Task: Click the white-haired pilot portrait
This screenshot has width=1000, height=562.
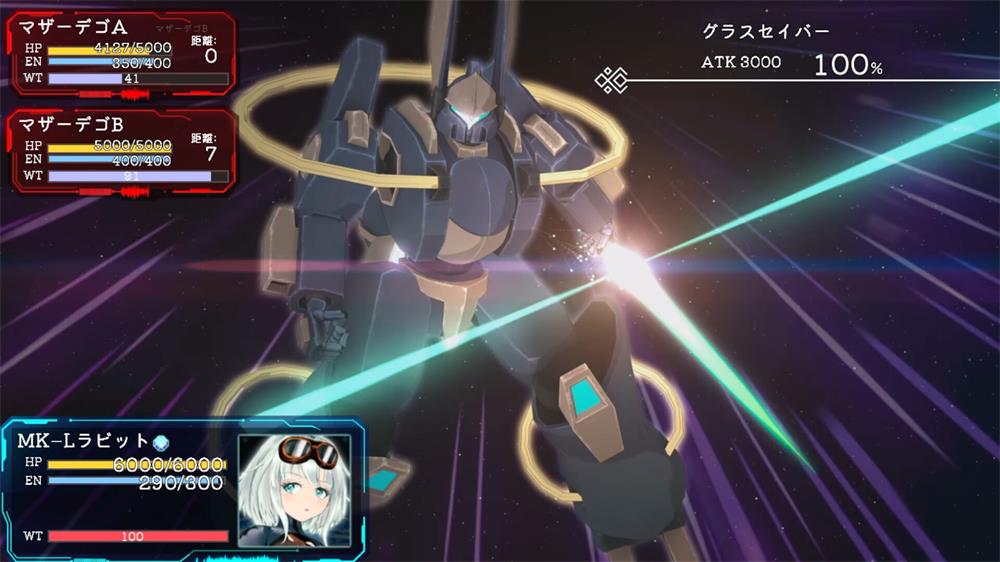Action: [294, 491]
